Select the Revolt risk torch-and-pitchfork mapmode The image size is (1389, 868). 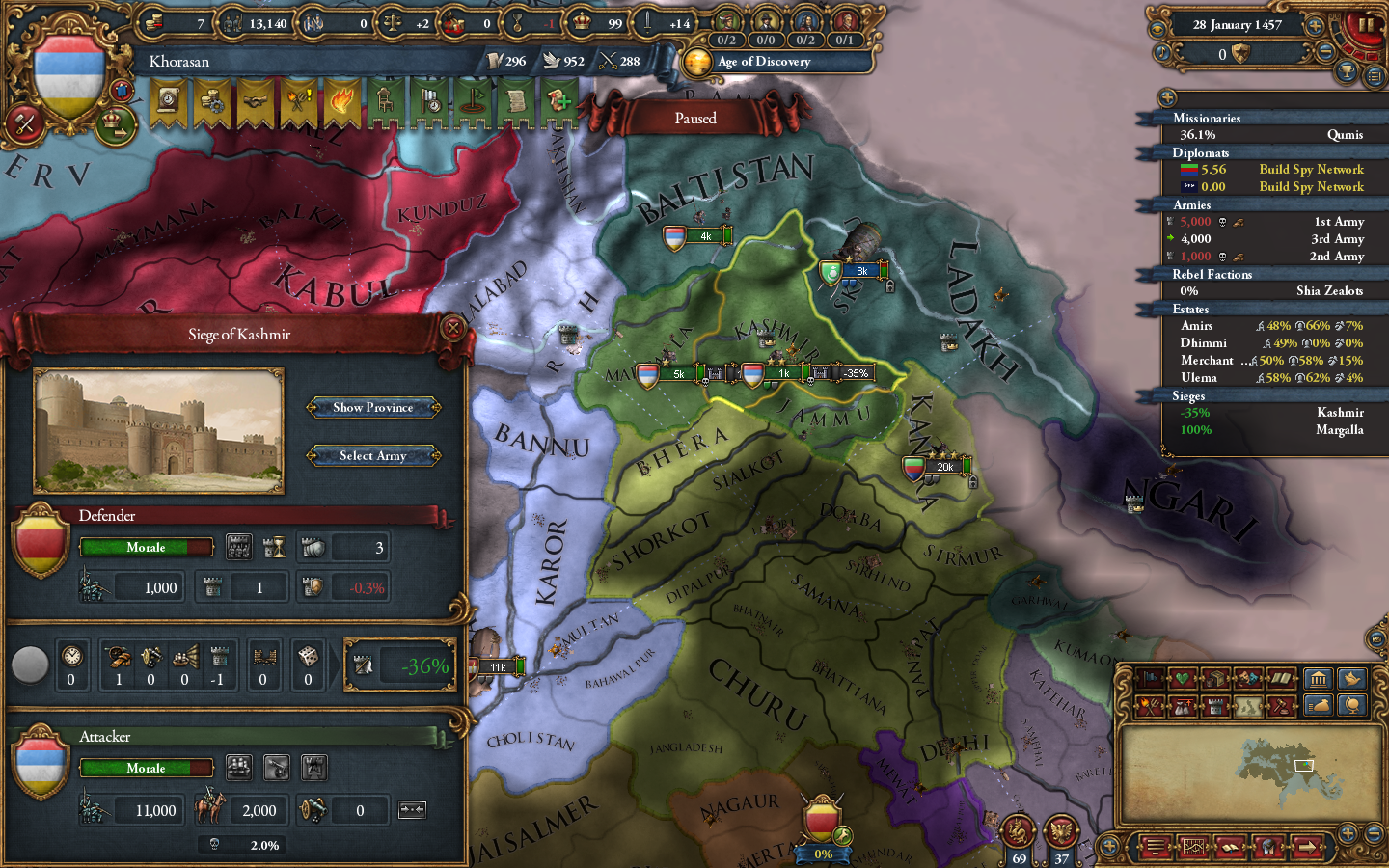pyautogui.click(x=1150, y=705)
